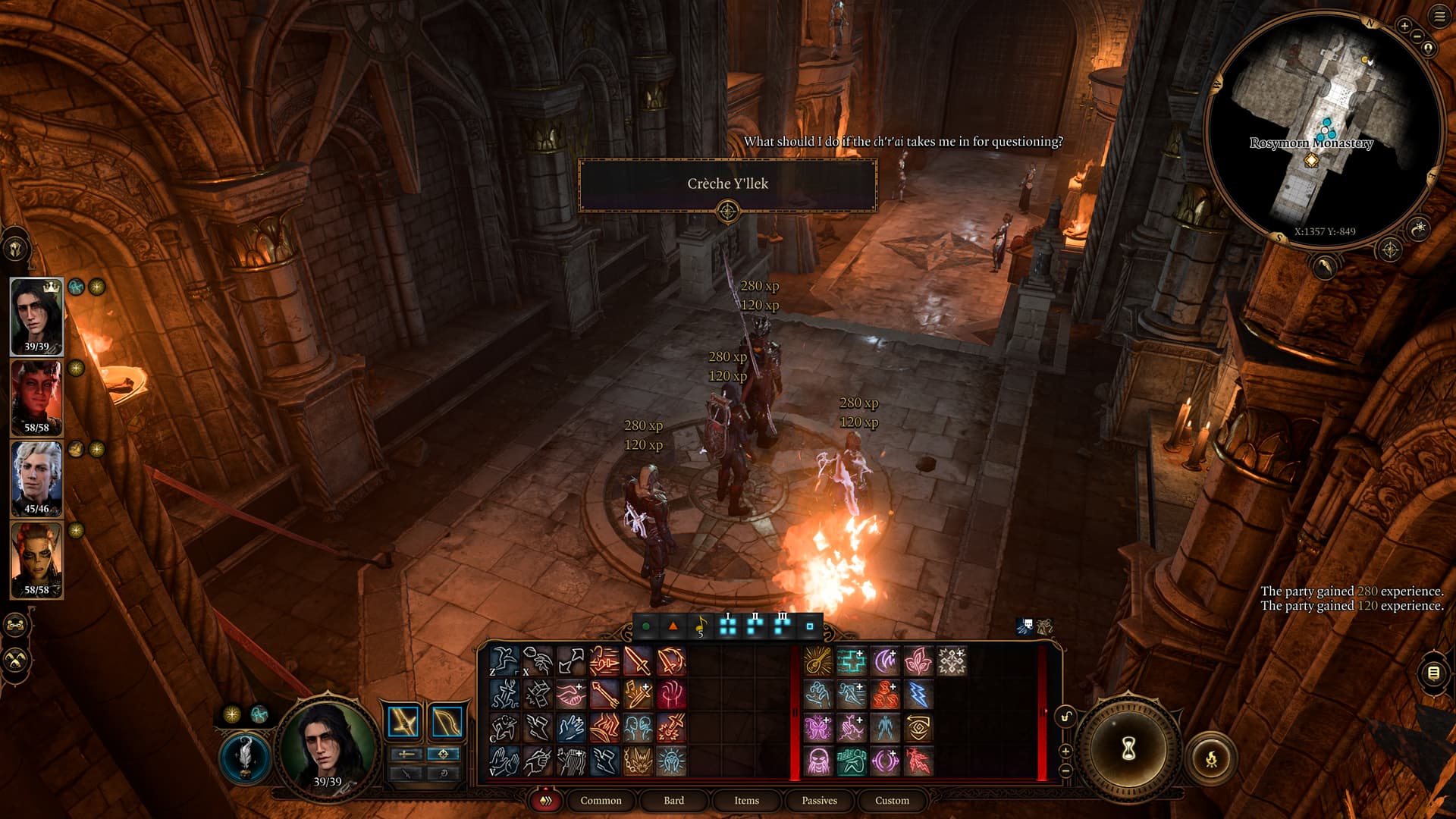Select the white-haired elf party portrait
Viewport: 1456px width, 819px height.
(x=36, y=479)
